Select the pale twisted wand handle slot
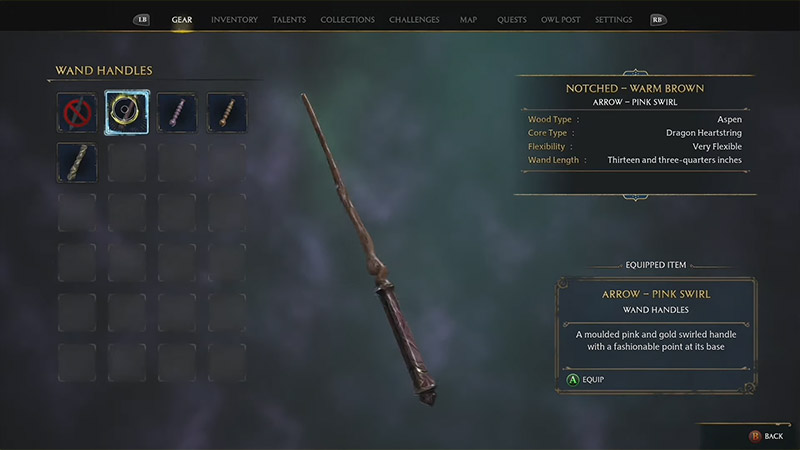Screen dimensions: 800x450 (76, 162)
